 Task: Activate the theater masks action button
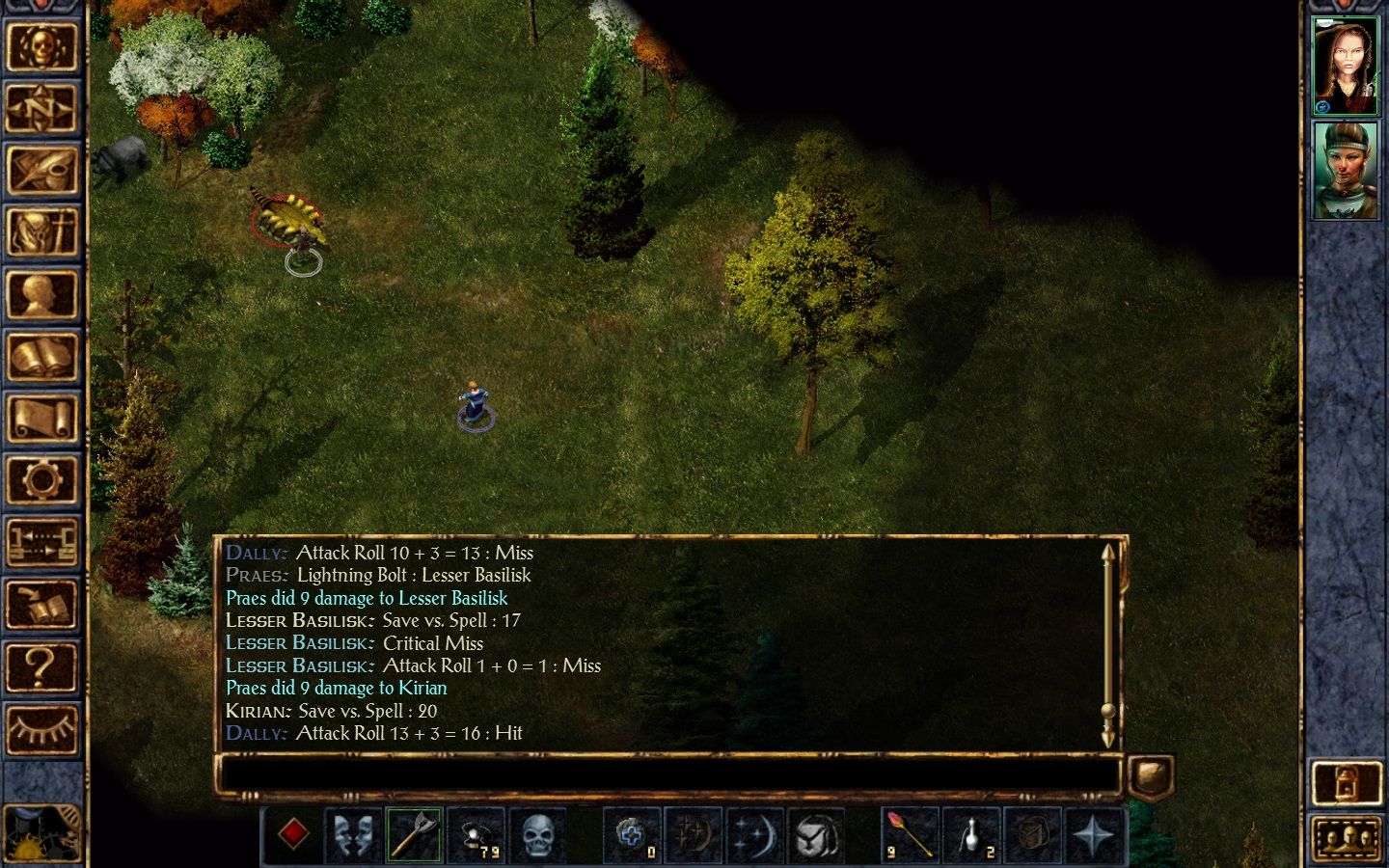click(x=353, y=835)
